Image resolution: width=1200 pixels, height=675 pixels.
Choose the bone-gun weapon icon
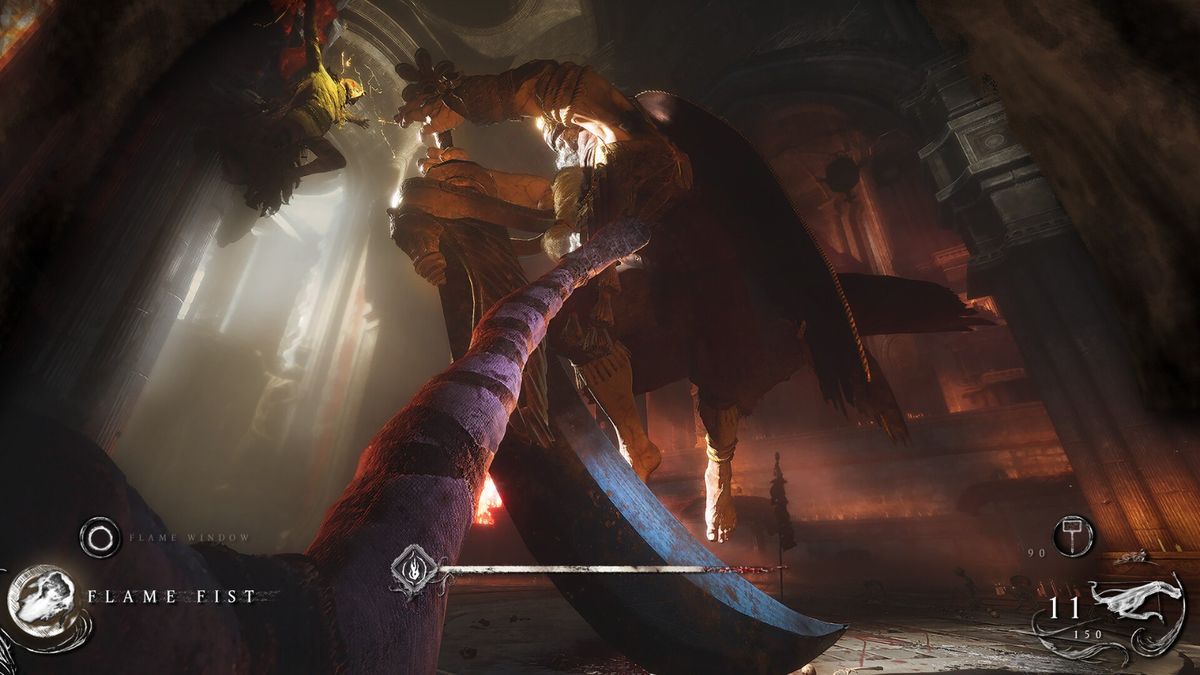point(1136,599)
